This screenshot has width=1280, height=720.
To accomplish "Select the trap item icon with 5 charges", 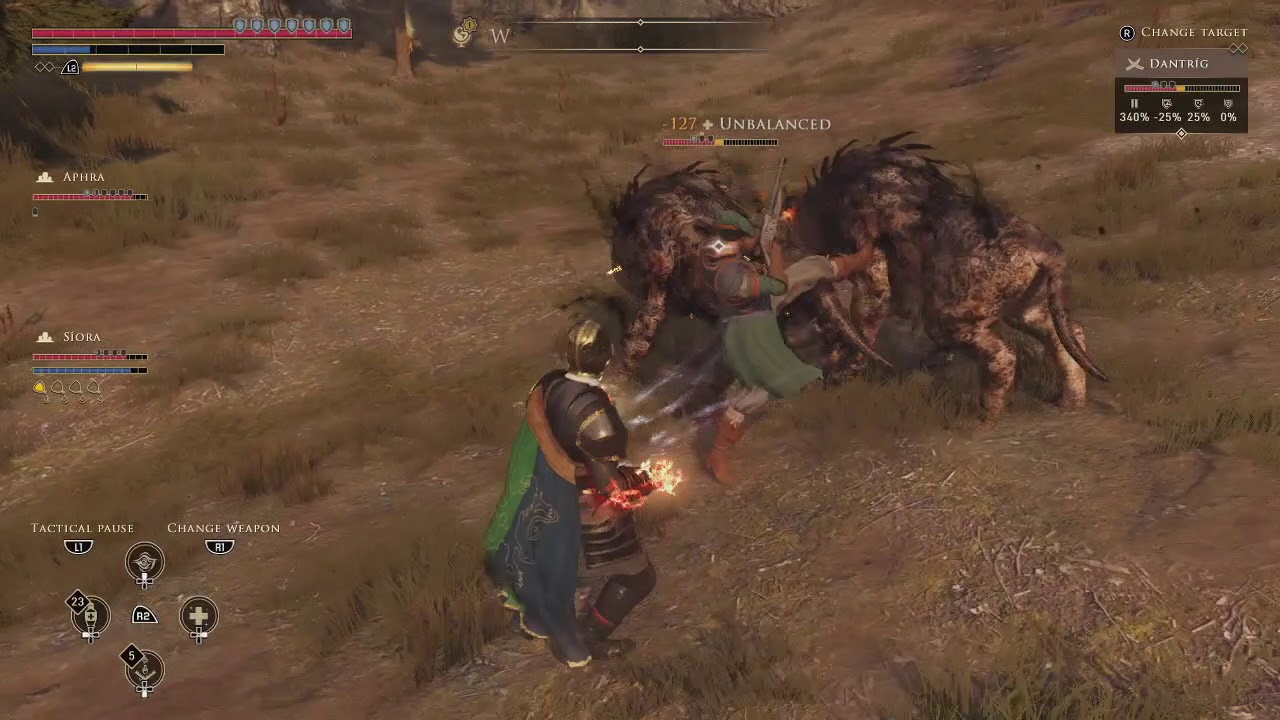I will 145,671.
